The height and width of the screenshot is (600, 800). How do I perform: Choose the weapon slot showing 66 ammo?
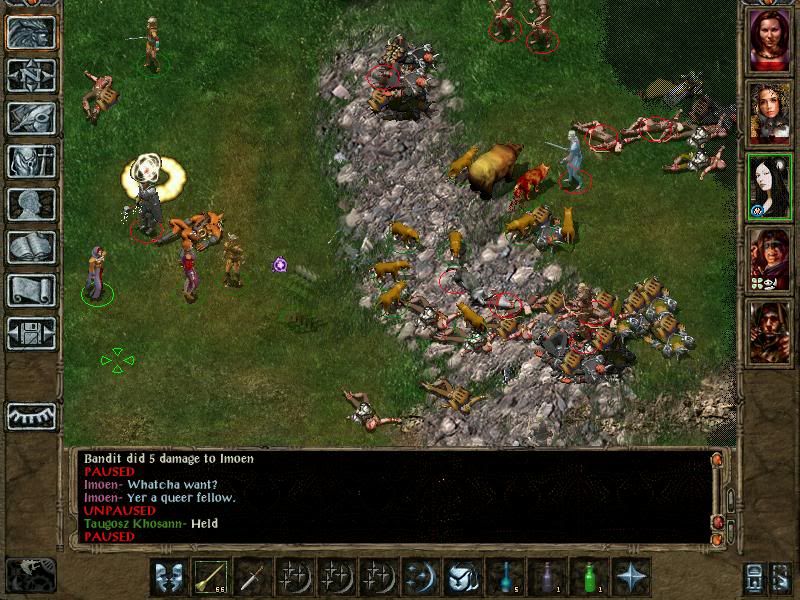click(x=210, y=577)
